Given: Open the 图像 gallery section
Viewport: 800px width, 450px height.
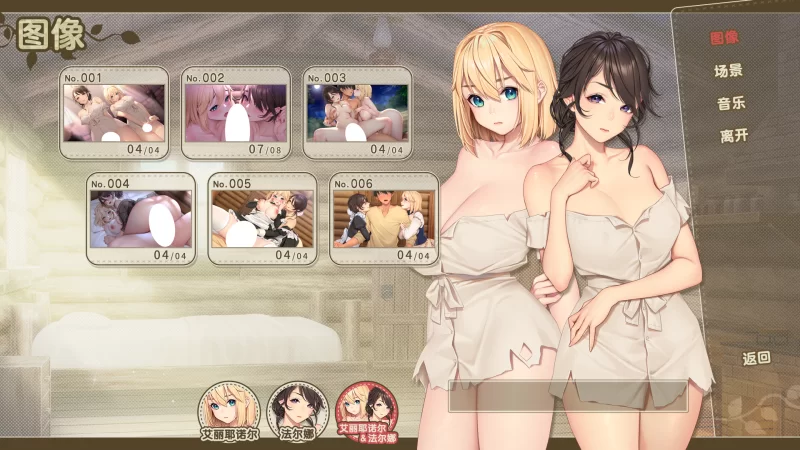Looking at the screenshot, I should [724, 38].
